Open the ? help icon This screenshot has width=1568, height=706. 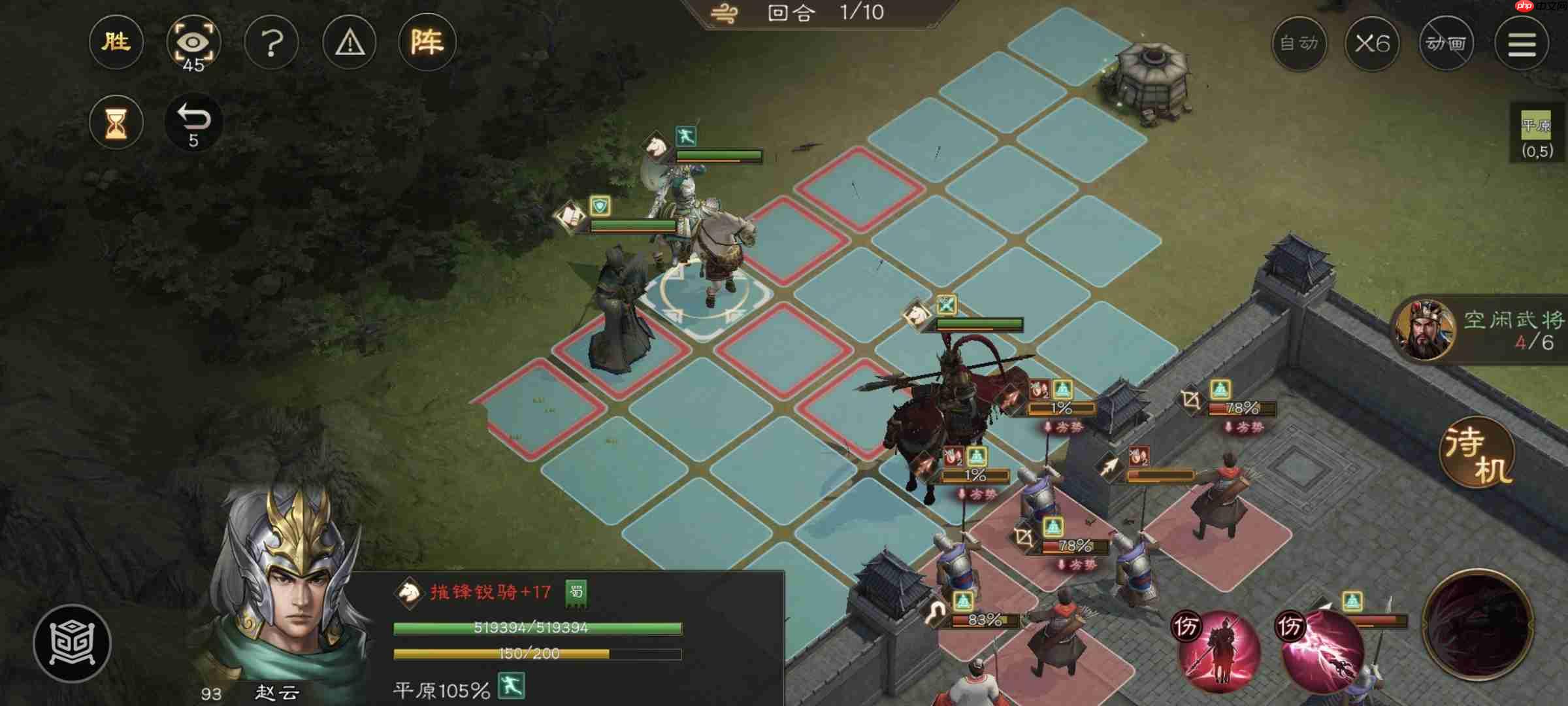(x=271, y=42)
